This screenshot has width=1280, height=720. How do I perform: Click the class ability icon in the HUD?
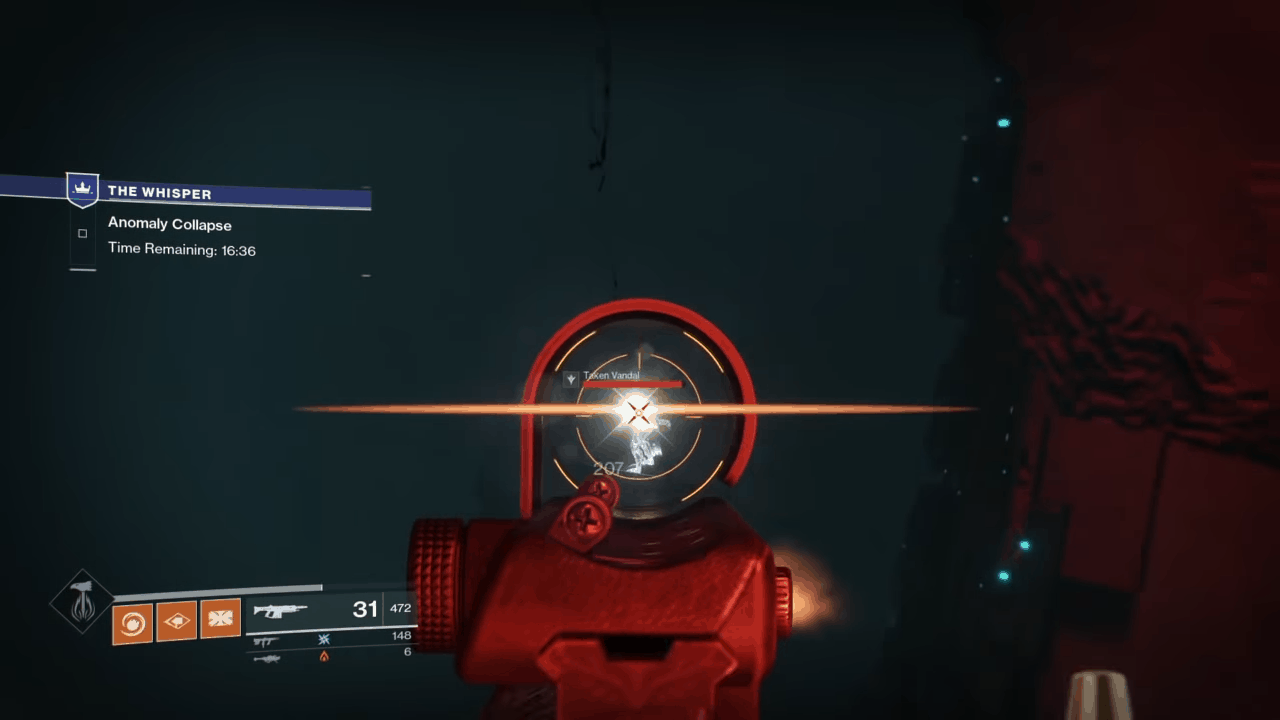click(x=221, y=618)
